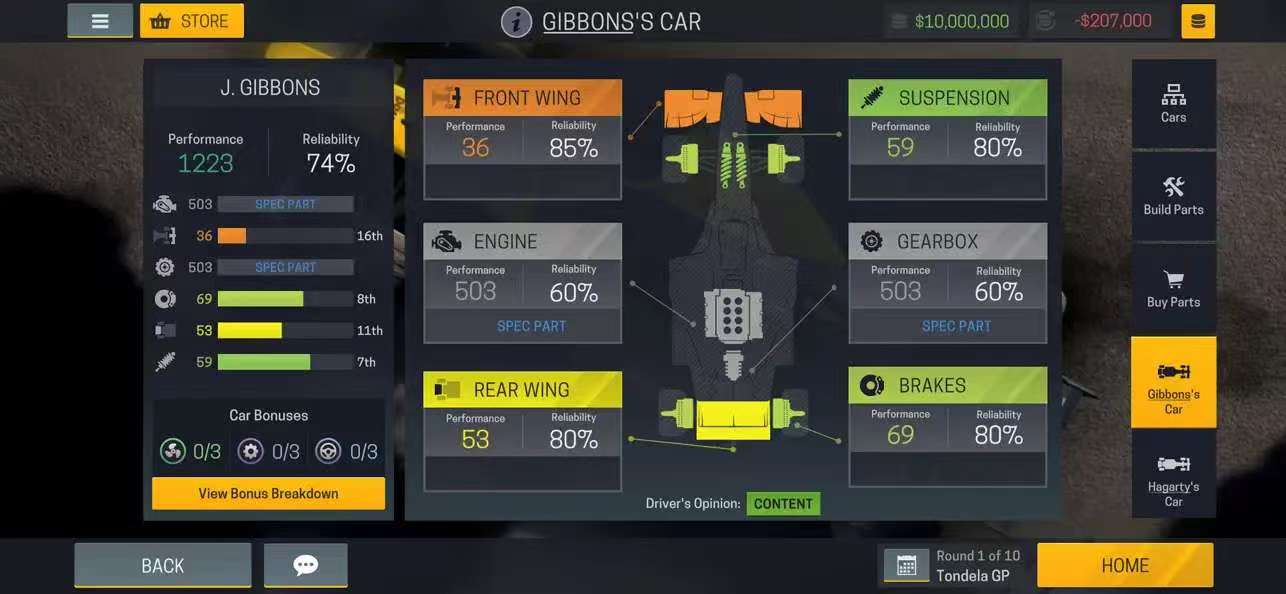1286x594 pixels.
Task: Return to the Home screen
Action: 1124,566
